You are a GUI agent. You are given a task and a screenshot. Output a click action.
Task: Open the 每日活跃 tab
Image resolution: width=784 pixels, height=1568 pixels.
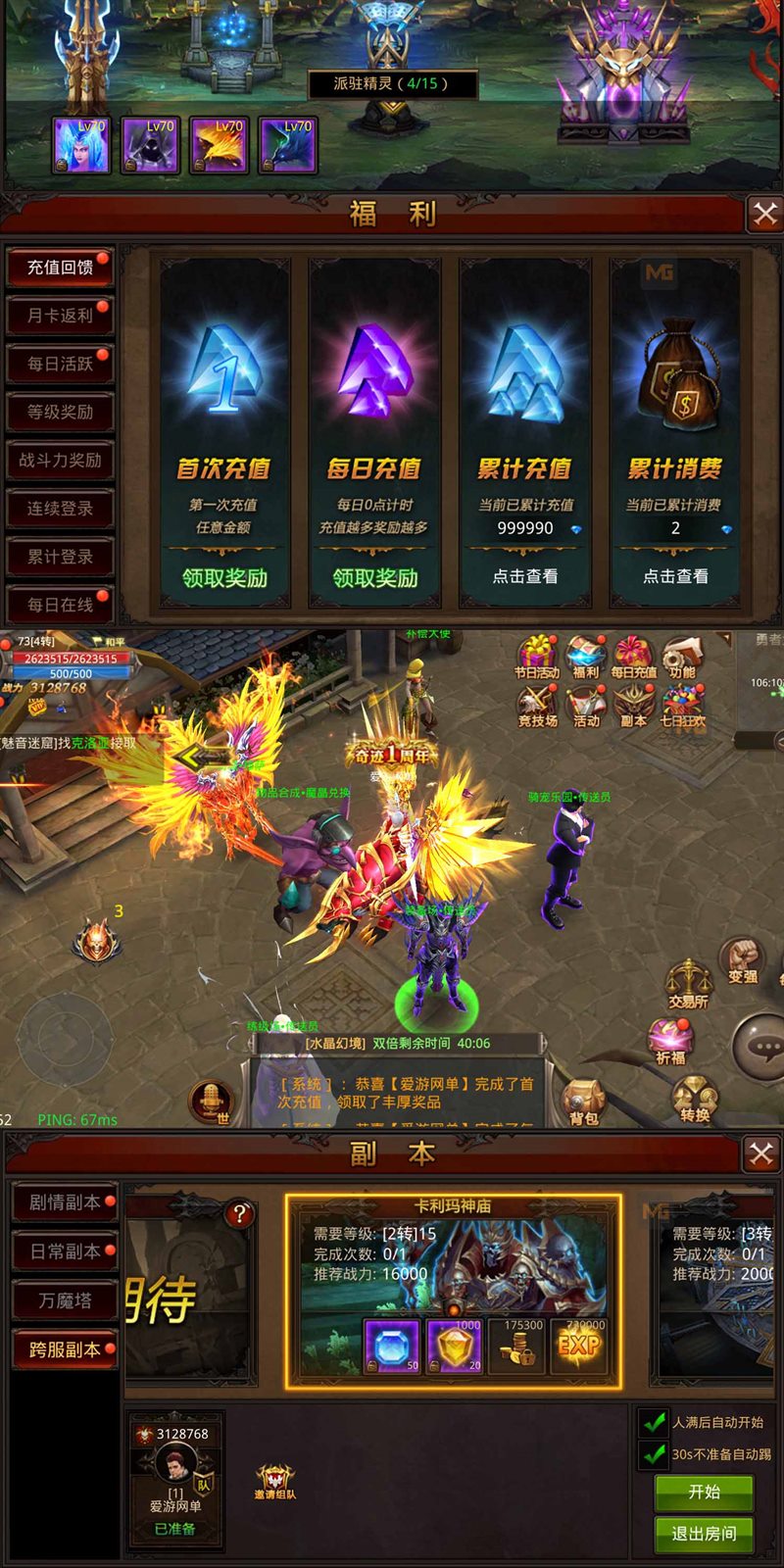click(60, 364)
